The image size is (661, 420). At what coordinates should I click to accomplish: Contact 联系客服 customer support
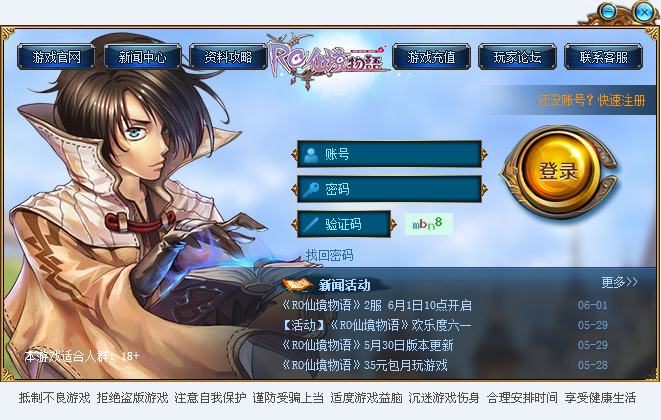pyautogui.click(x=603, y=57)
